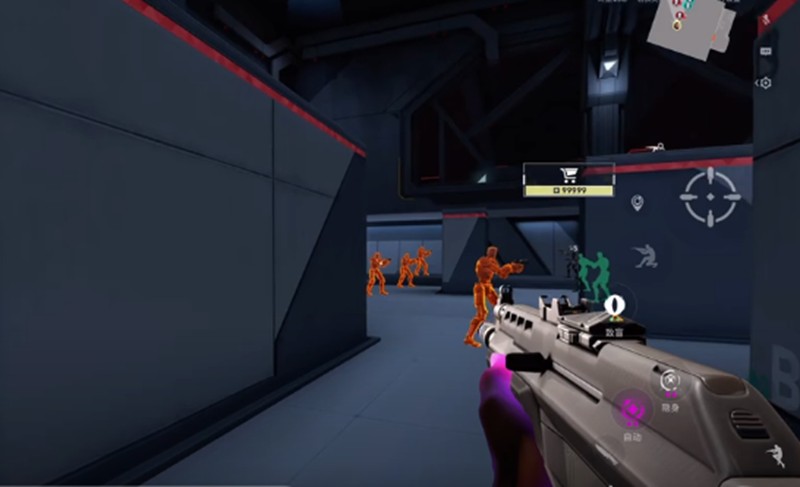Place a map location pin marker
This screenshot has width=800, height=487.
(637, 203)
